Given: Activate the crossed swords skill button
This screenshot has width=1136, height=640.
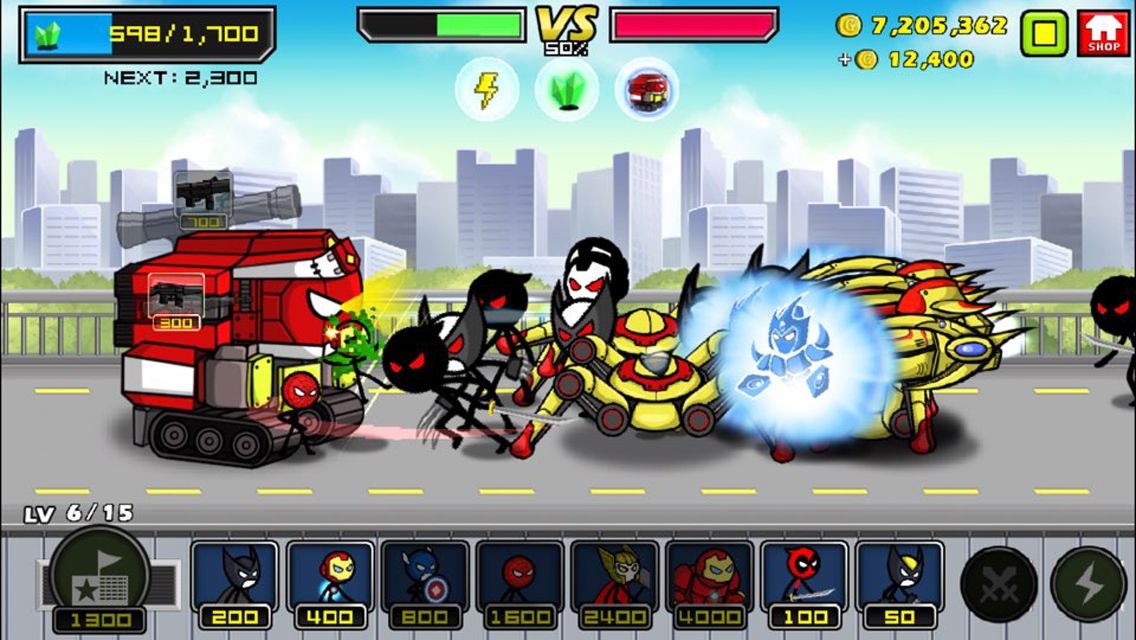Looking at the screenshot, I should pos(998,585).
